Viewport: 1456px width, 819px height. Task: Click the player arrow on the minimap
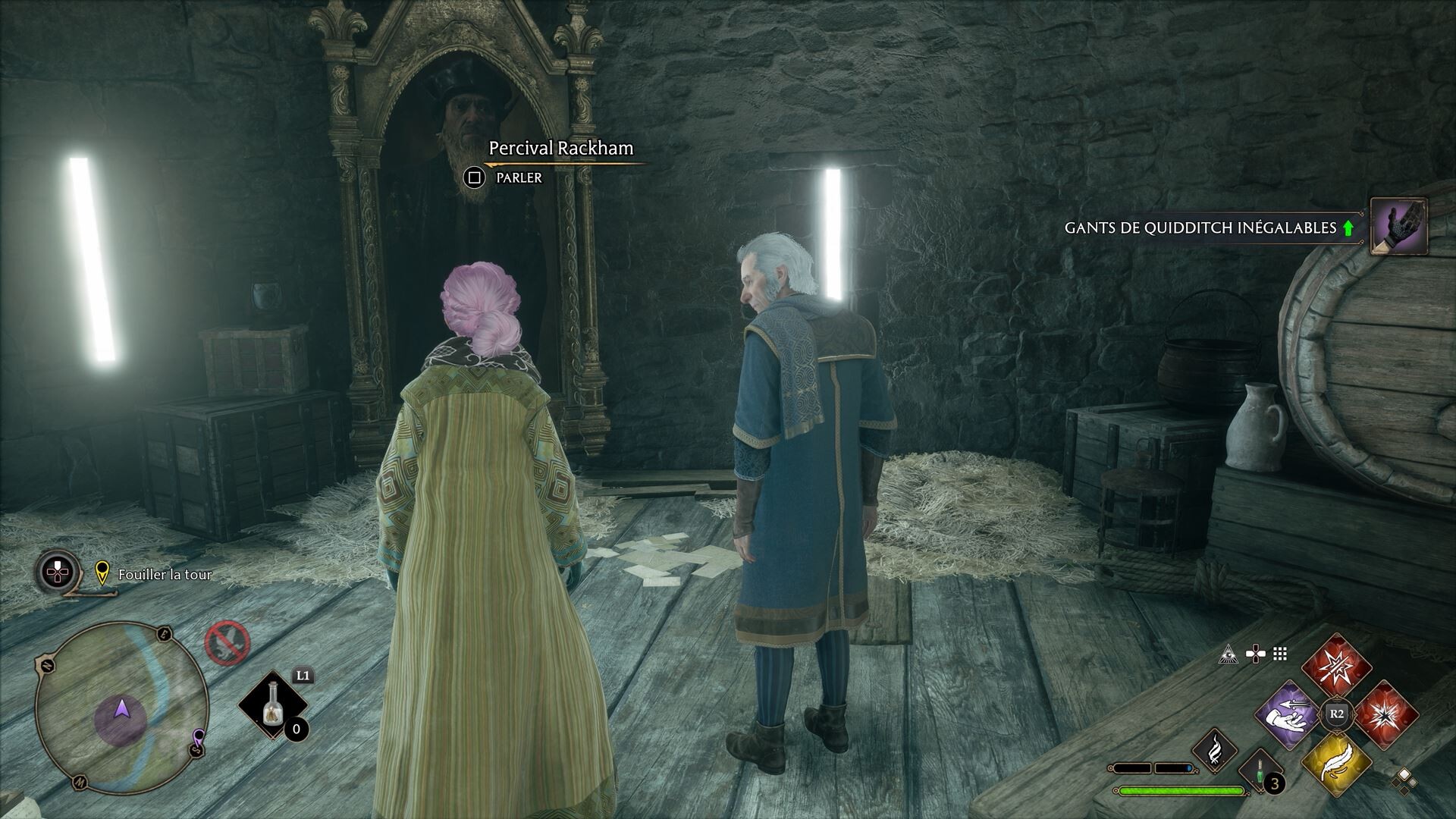click(121, 712)
